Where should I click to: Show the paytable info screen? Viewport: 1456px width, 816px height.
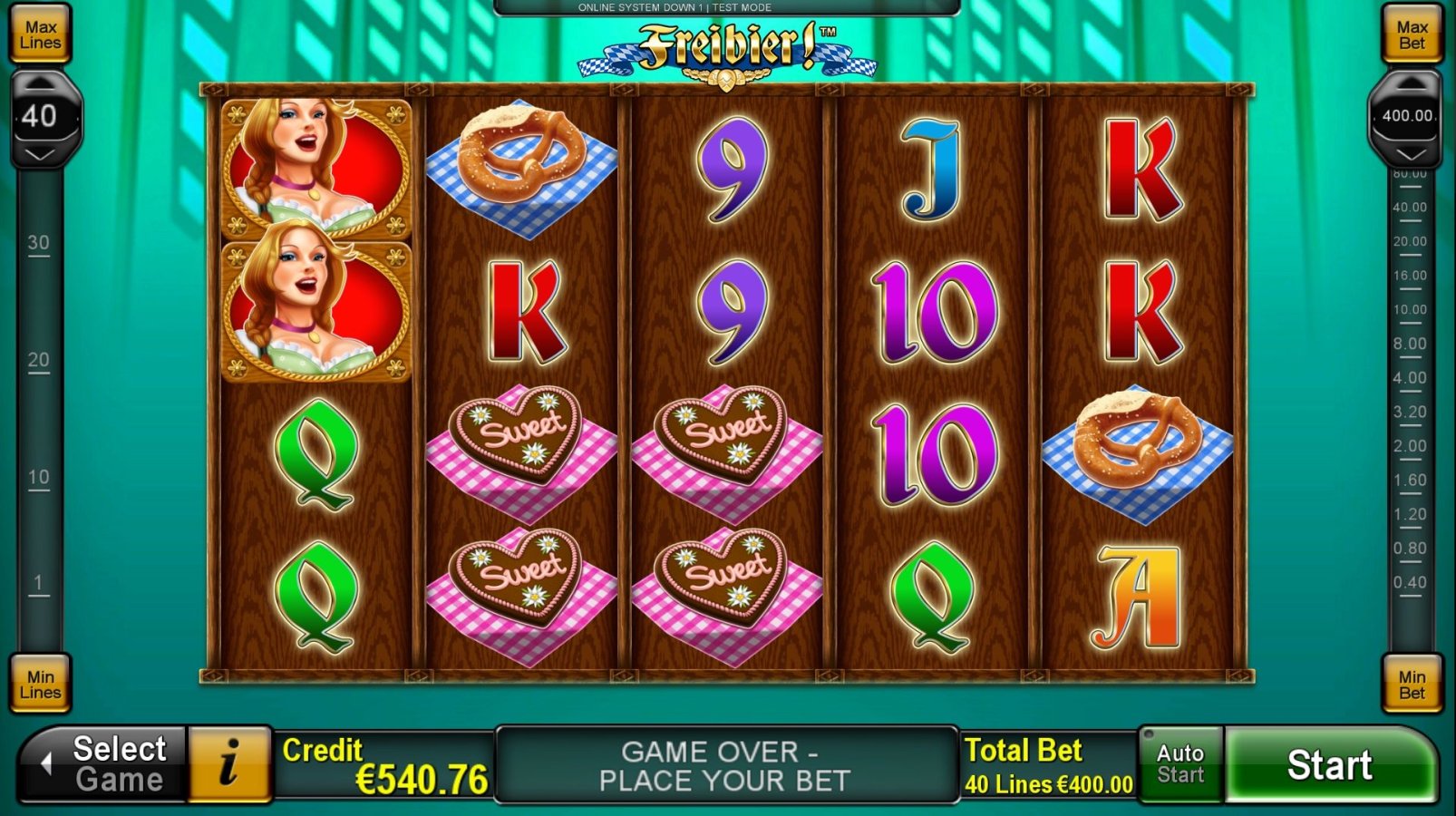(x=229, y=764)
